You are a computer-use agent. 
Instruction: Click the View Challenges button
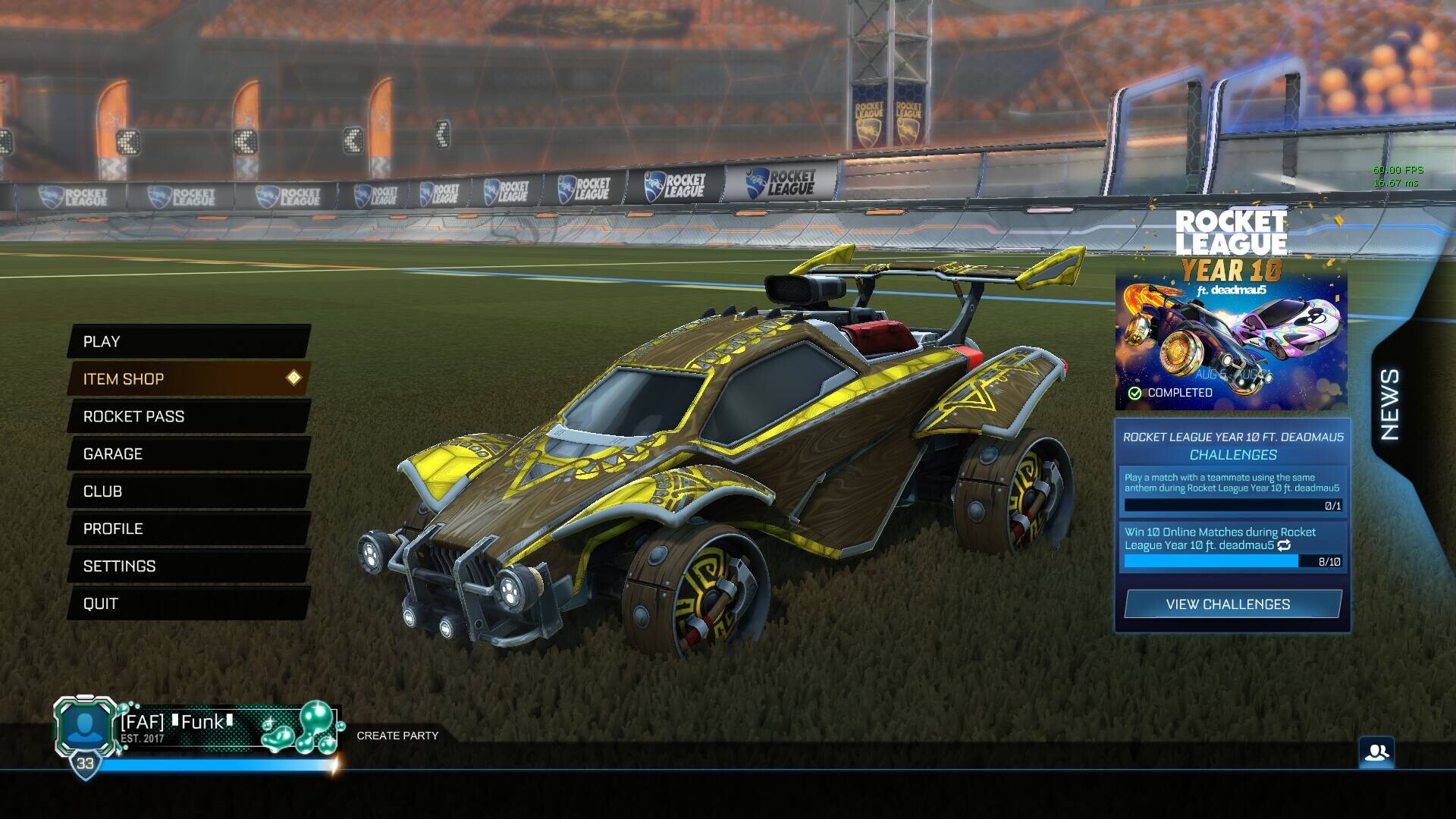1232,604
